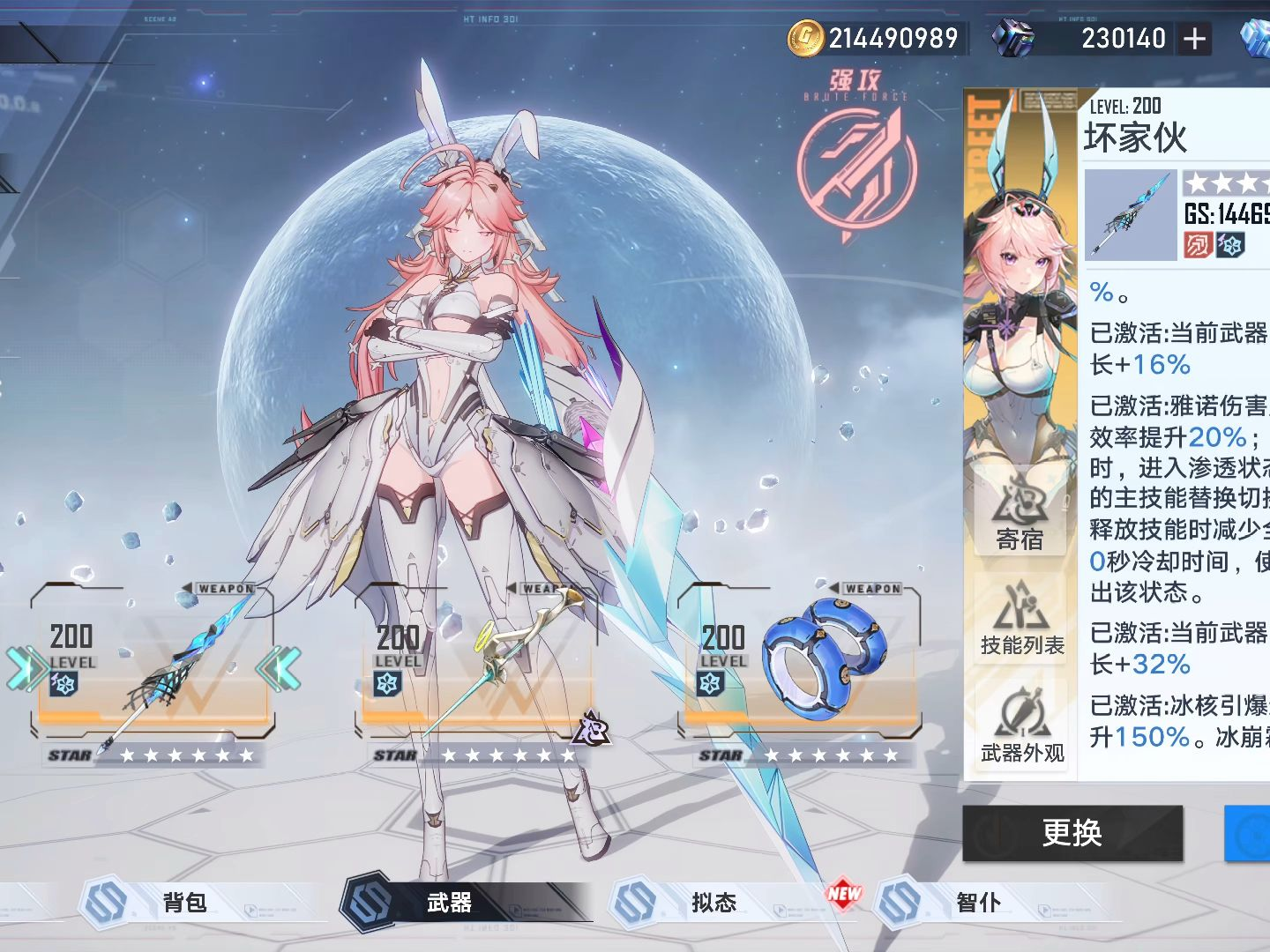This screenshot has height=952, width=1270.
Task: Open 武器外观 weapon appearance
Action: [1021, 725]
